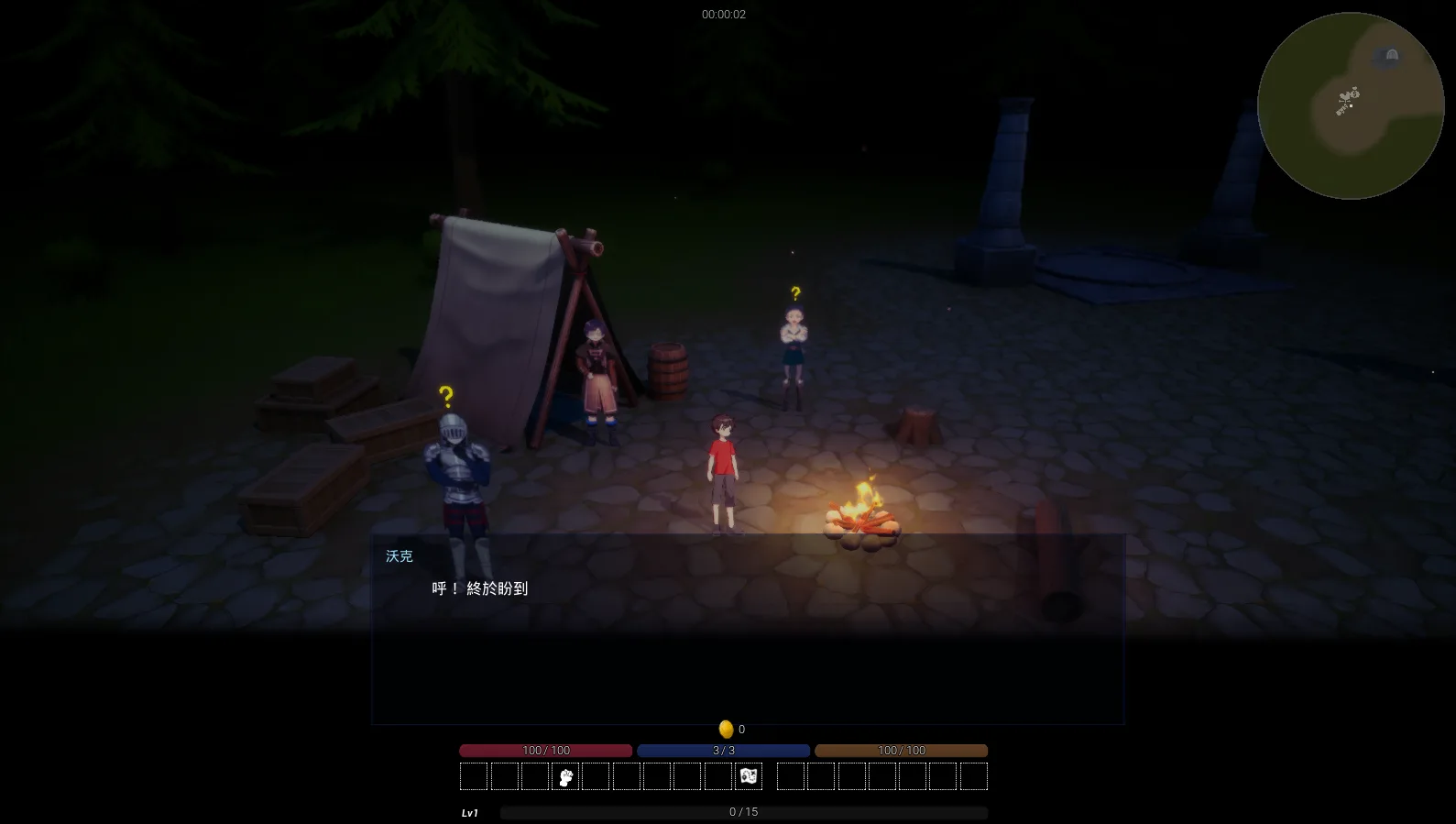Click the experience bar showing 0/15

tap(742, 811)
